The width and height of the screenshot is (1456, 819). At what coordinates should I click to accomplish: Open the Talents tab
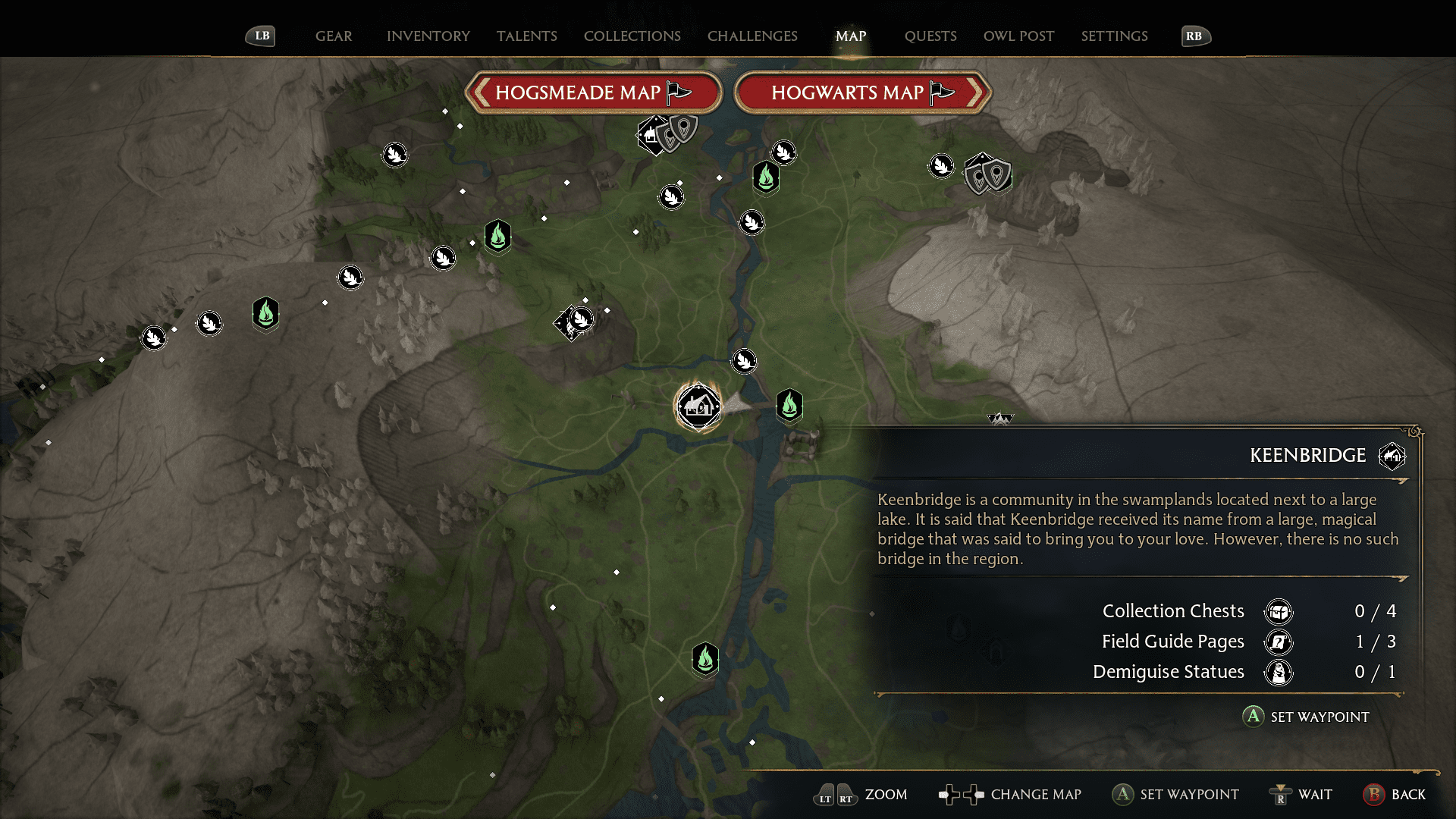pos(527,36)
